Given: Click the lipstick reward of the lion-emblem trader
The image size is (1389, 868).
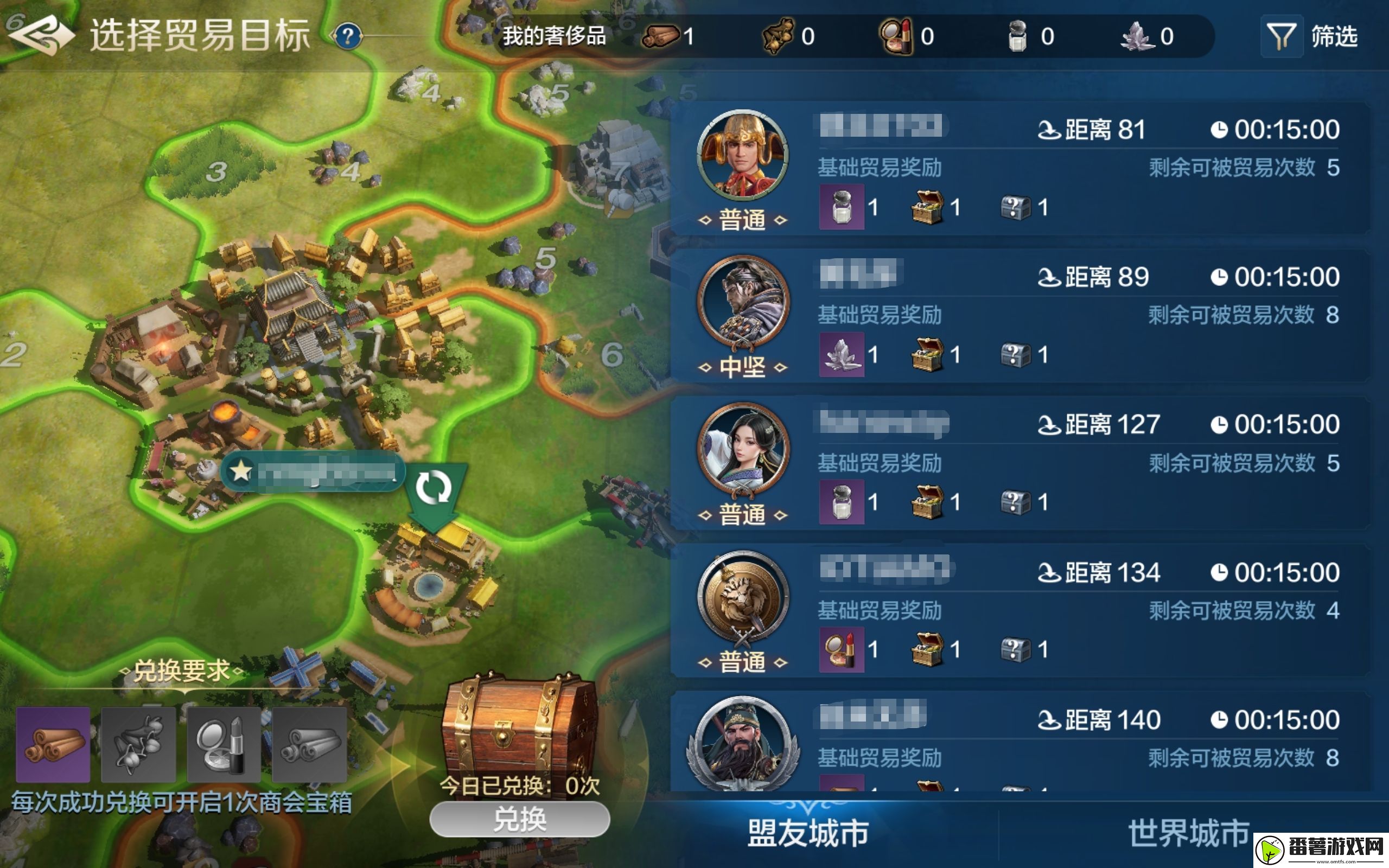Looking at the screenshot, I should [842, 650].
